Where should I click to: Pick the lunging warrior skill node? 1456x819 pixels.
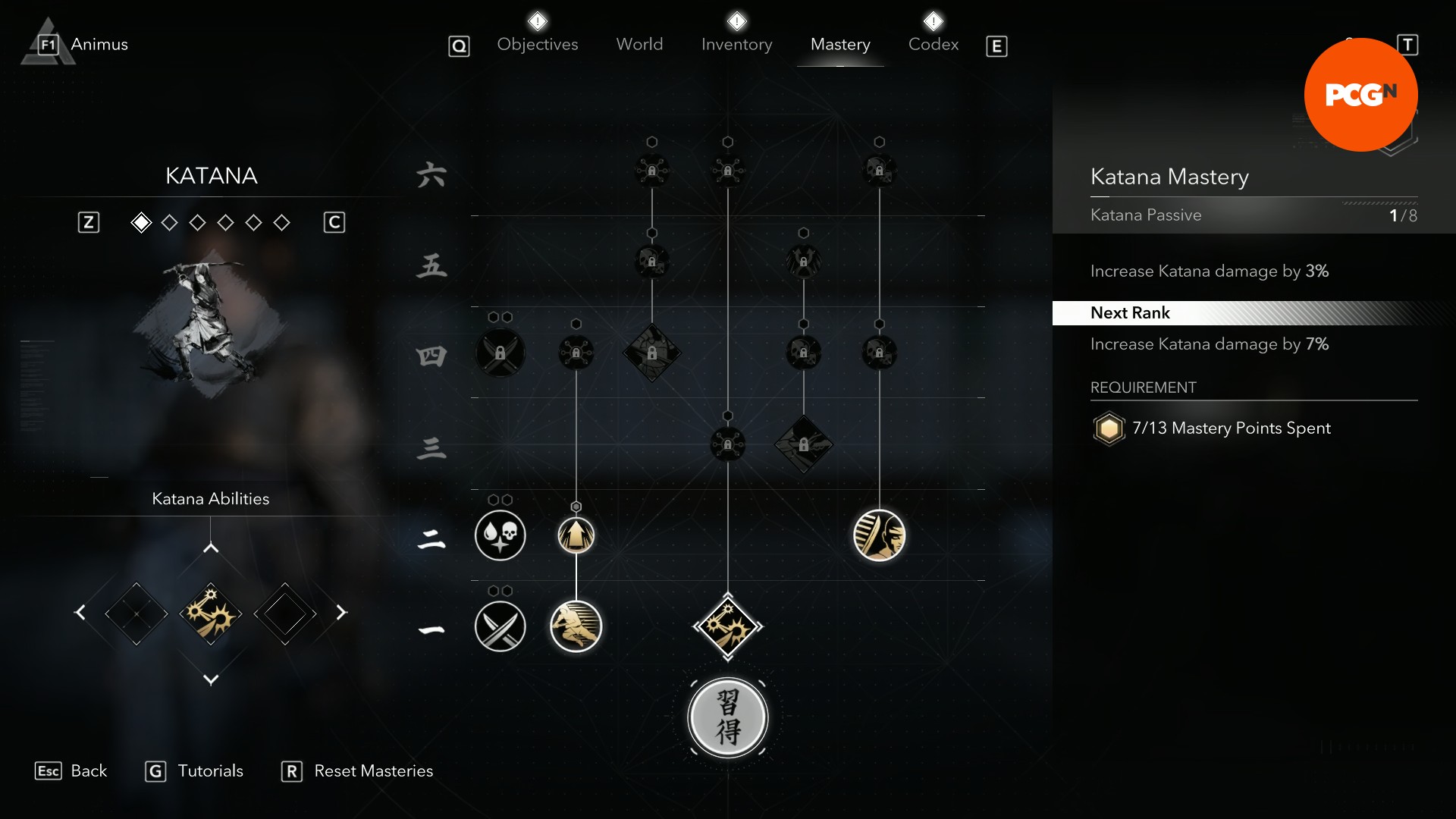(576, 626)
